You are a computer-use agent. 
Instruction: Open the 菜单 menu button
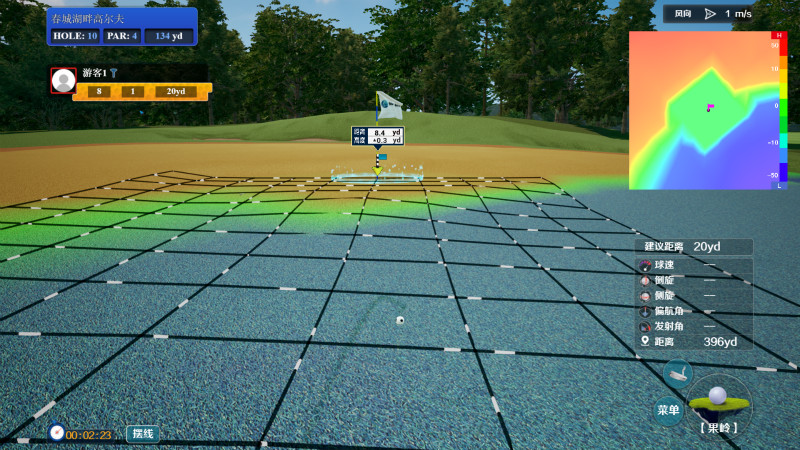pyautogui.click(x=668, y=410)
